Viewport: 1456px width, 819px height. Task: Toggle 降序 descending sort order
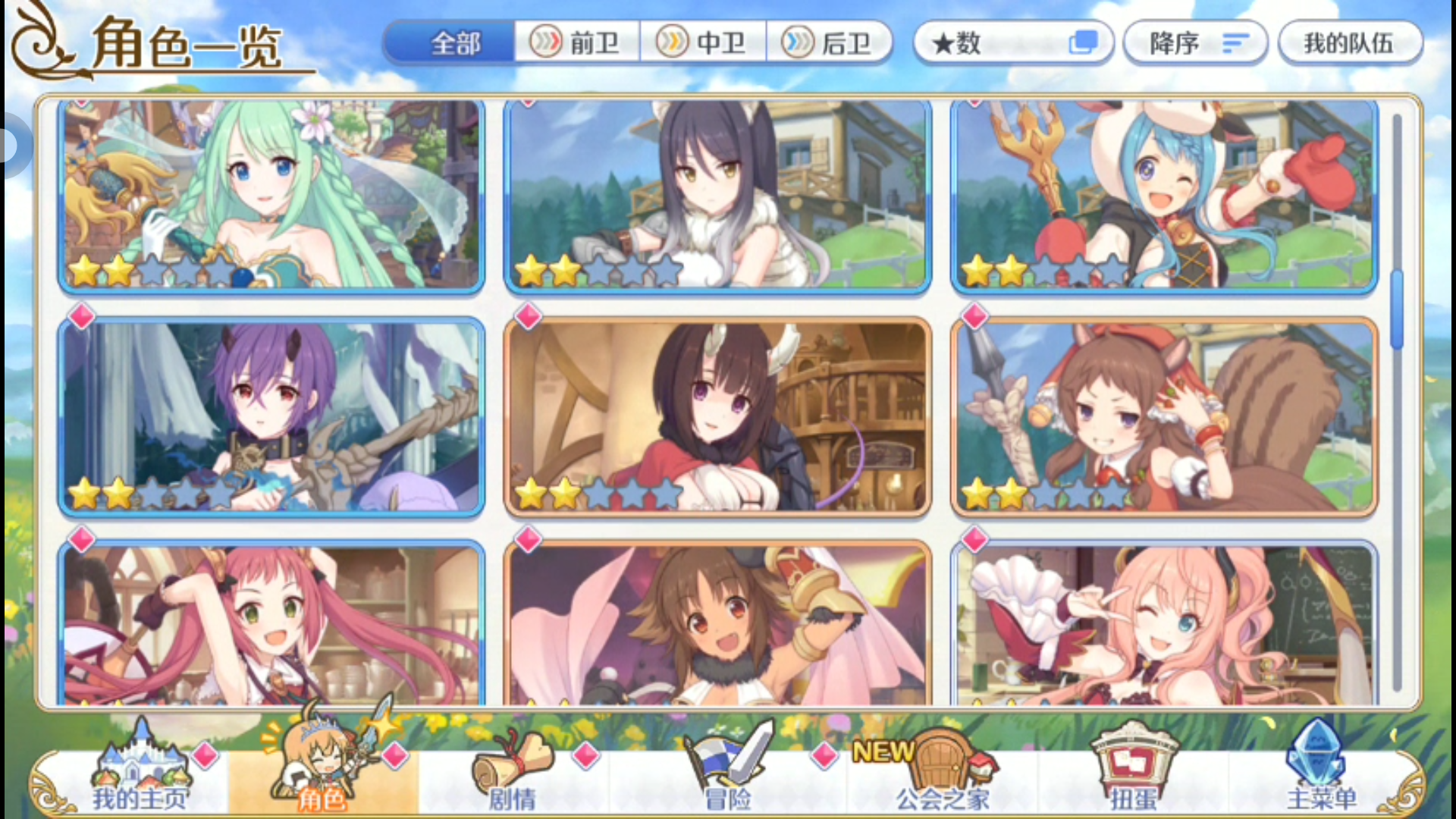coord(1194,42)
